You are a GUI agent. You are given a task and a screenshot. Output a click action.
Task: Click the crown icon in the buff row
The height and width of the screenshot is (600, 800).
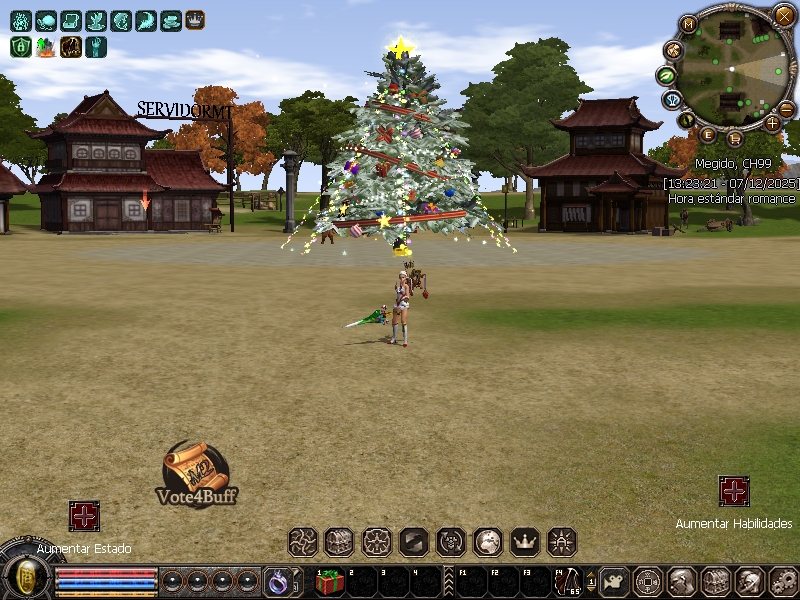(195, 20)
